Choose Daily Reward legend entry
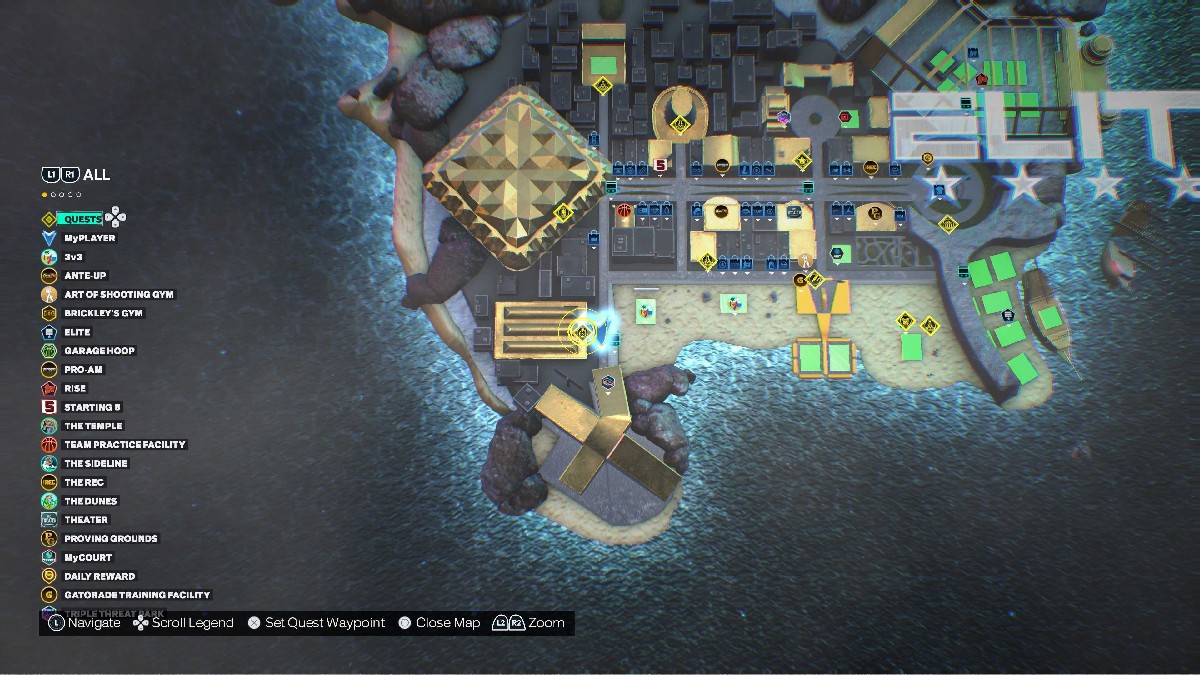This screenshot has height=675, width=1200. (x=99, y=576)
